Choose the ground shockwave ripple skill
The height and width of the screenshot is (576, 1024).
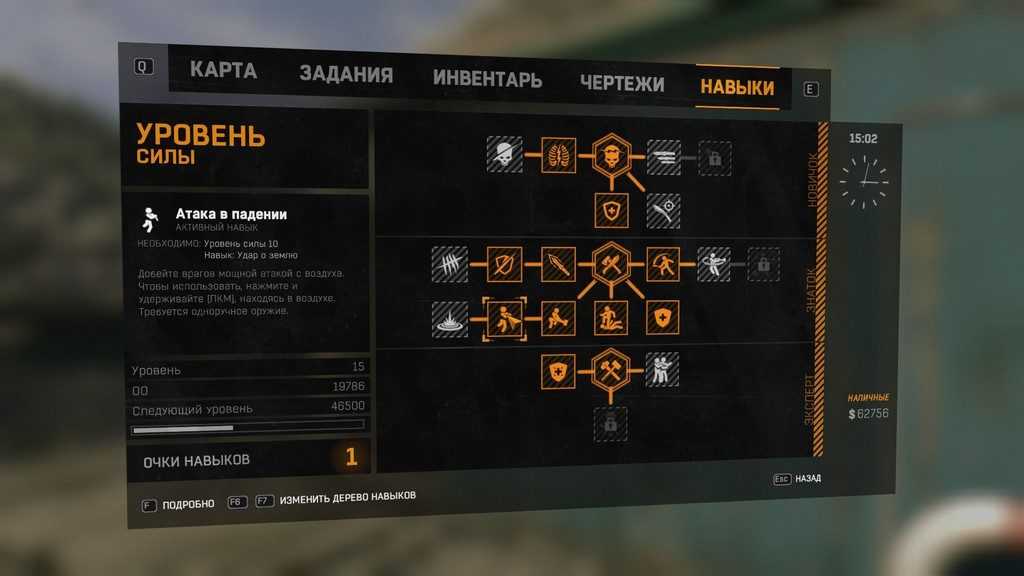click(450, 318)
